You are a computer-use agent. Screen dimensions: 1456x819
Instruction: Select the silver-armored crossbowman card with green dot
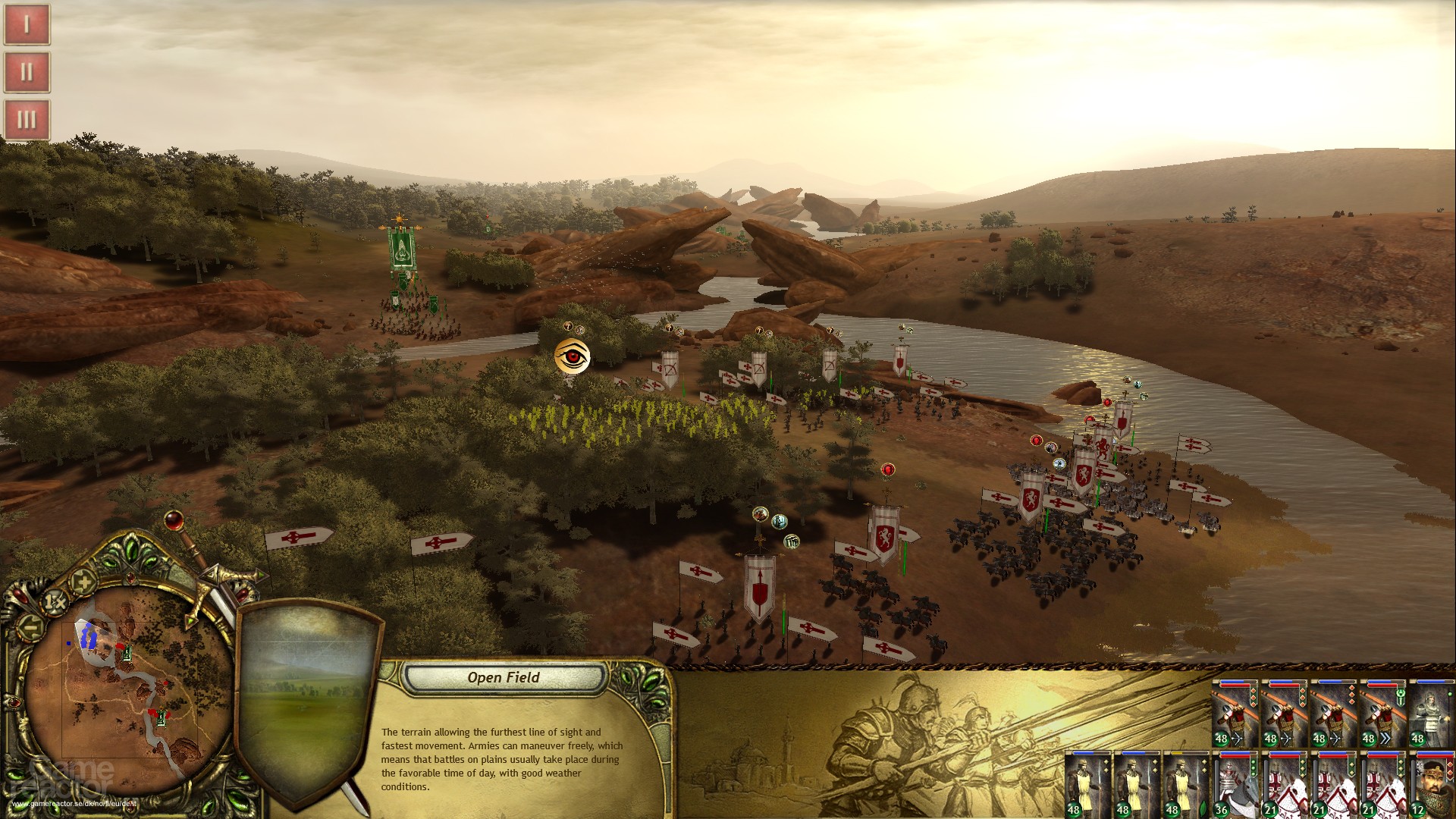tap(1432, 714)
